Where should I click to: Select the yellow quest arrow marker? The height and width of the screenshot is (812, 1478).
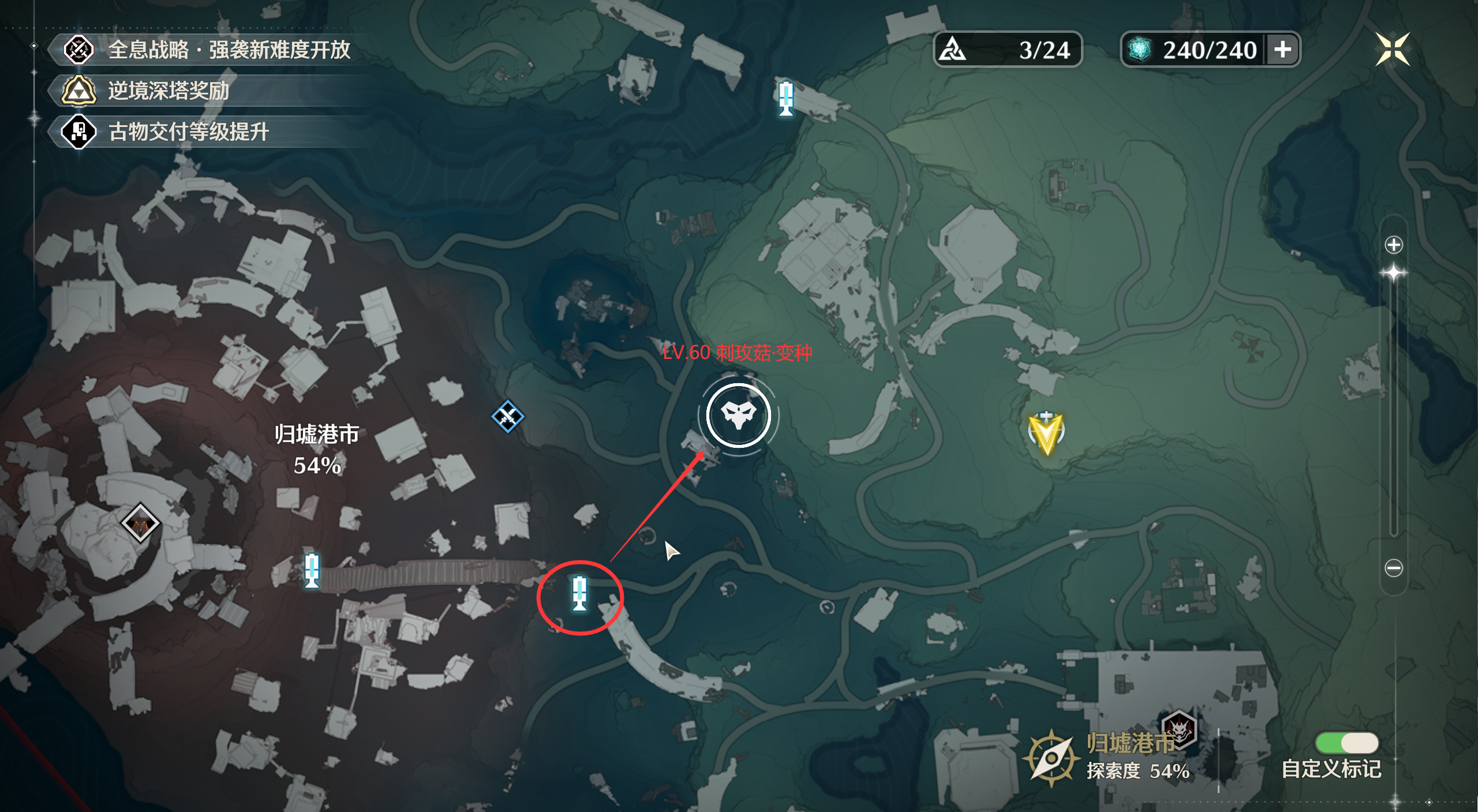tap(1046, 433)
